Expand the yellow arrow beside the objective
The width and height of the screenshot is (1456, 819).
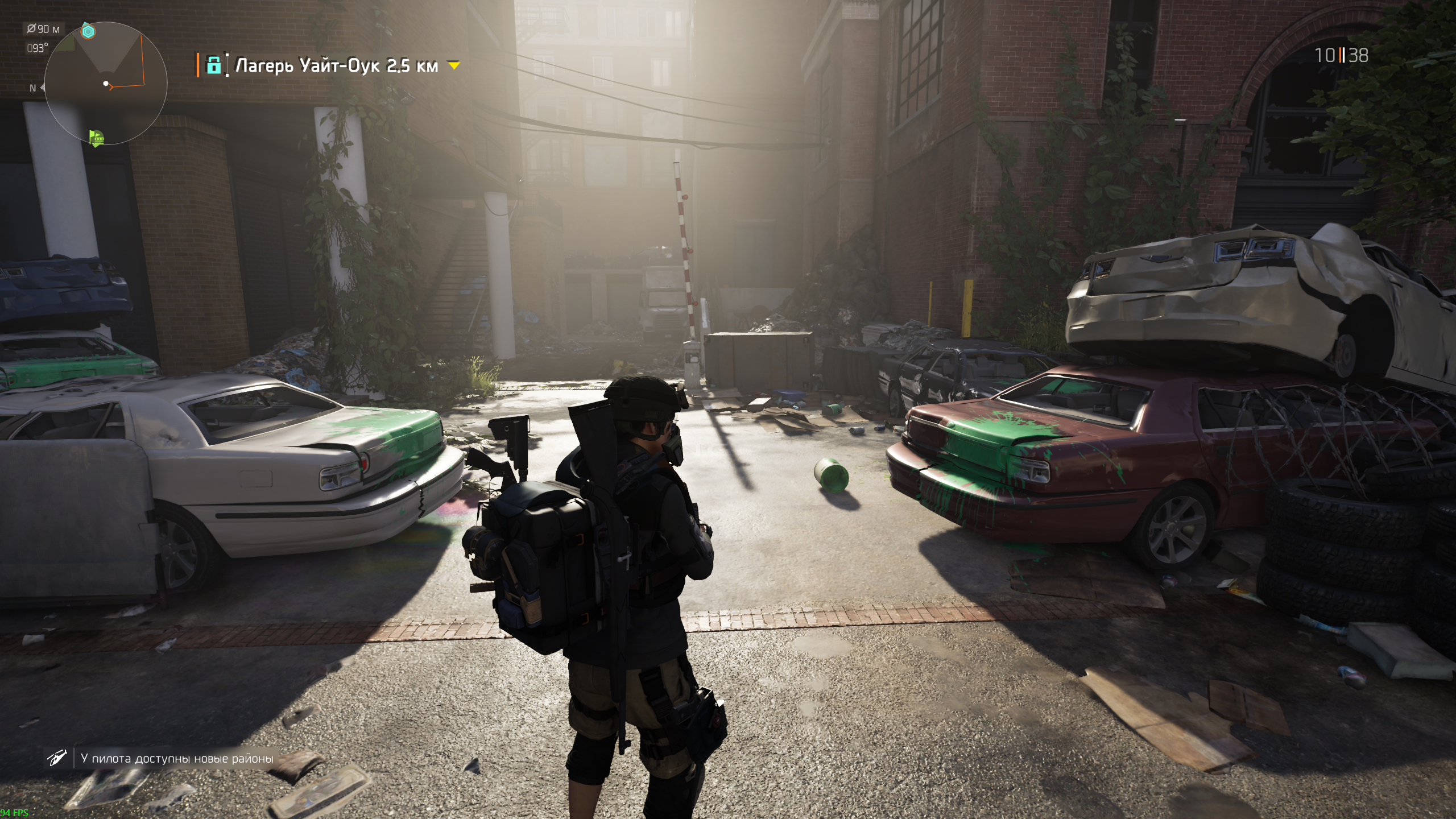453,66
